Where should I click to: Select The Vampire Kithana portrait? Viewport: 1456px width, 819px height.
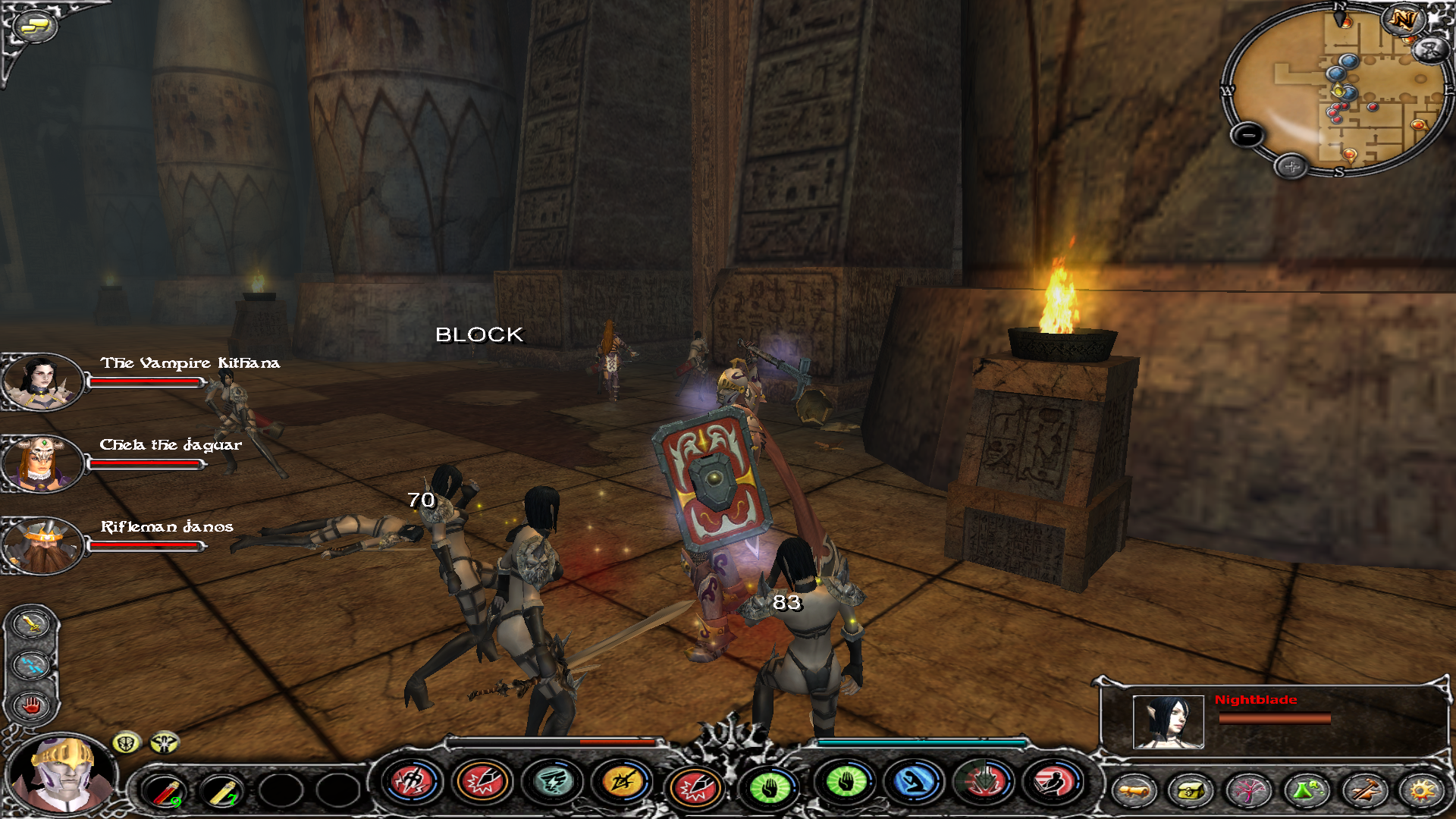tap(41, 381)
